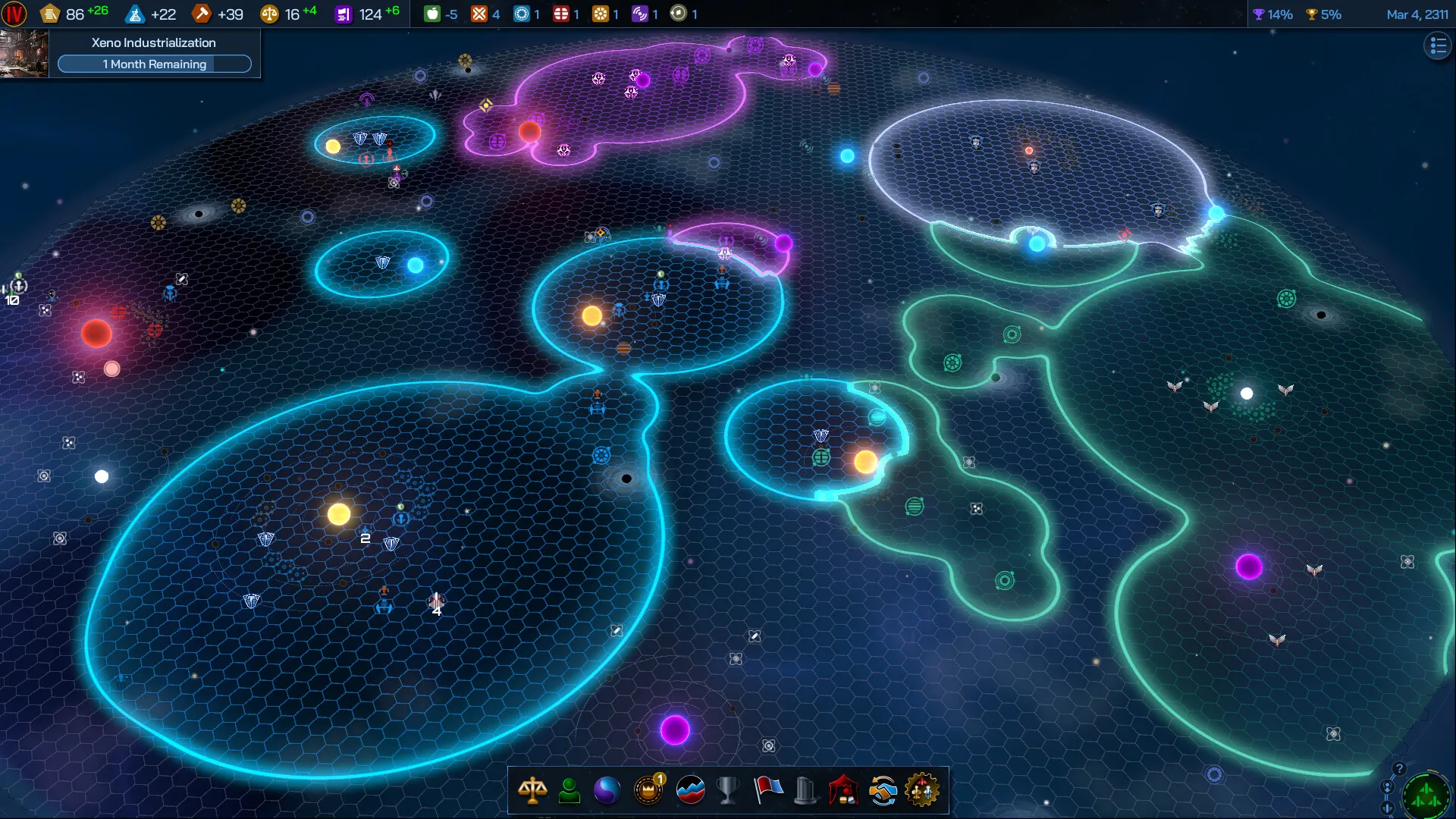Image resolution: width=1456 pixels, height=819 pixels.
Task: View artifacts via the pillar icon
Action: [806, 791]
